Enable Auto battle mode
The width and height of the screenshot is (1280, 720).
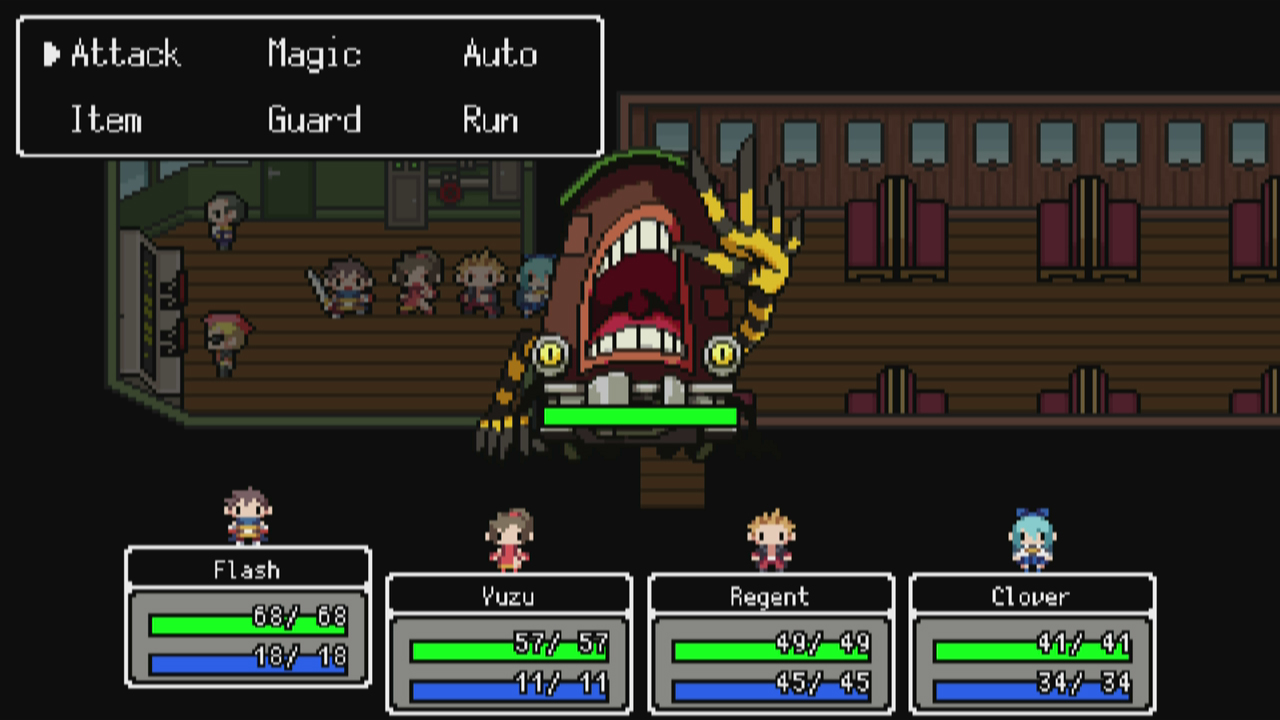[499, 55]
